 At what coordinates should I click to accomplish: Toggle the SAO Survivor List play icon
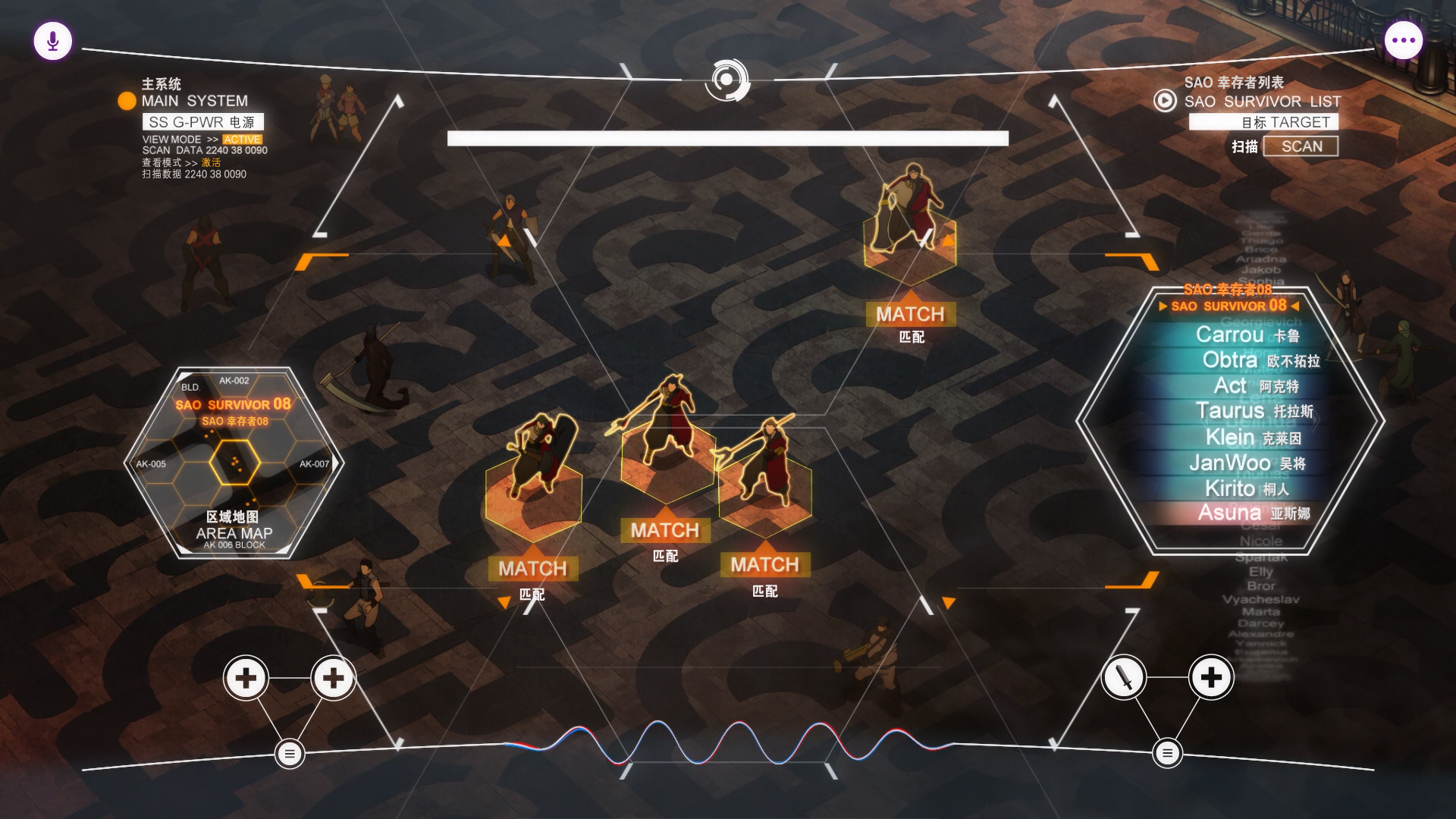[x=1165, y=101]
